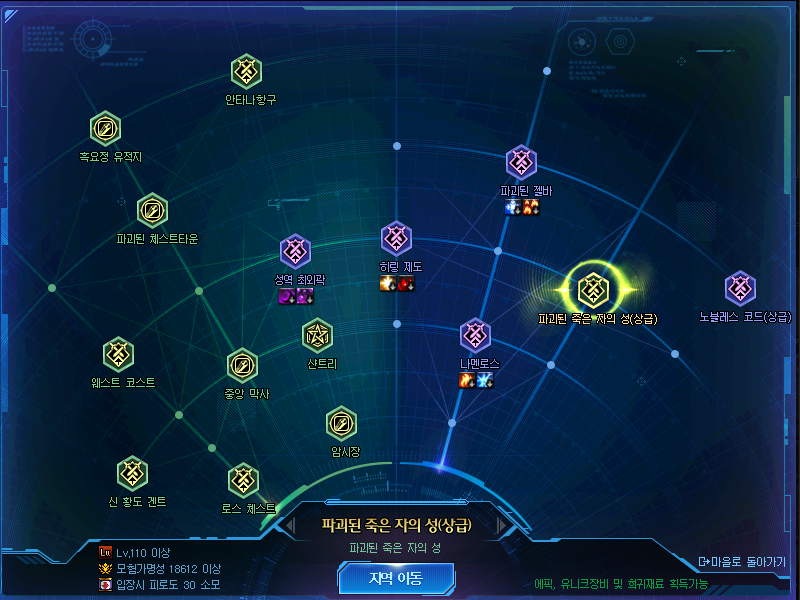Pick the 암시장 map marker
Screen dimensions: 800x600
coord(342,423)
